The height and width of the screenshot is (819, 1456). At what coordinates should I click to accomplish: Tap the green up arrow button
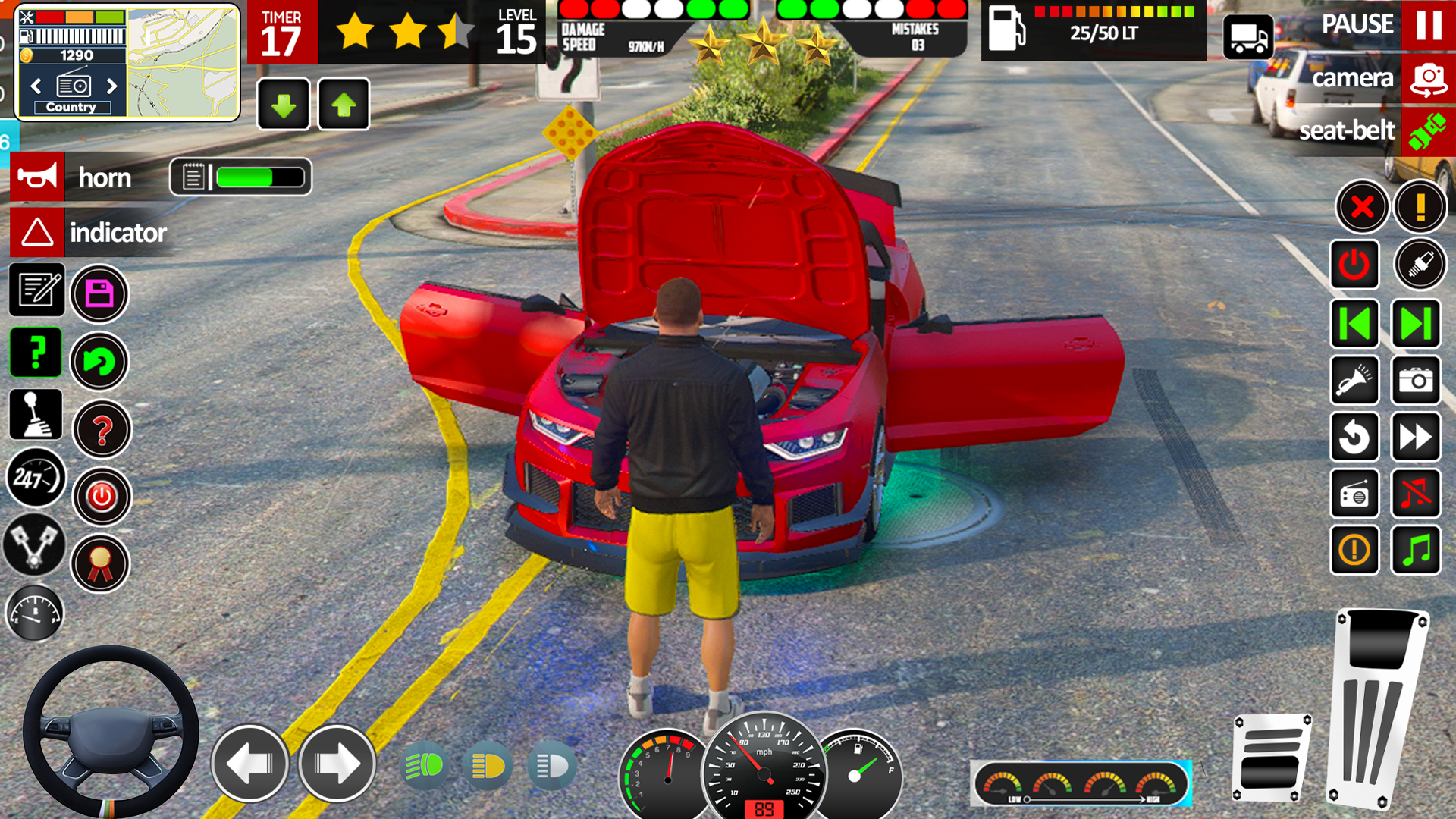(x=344, y=105)
